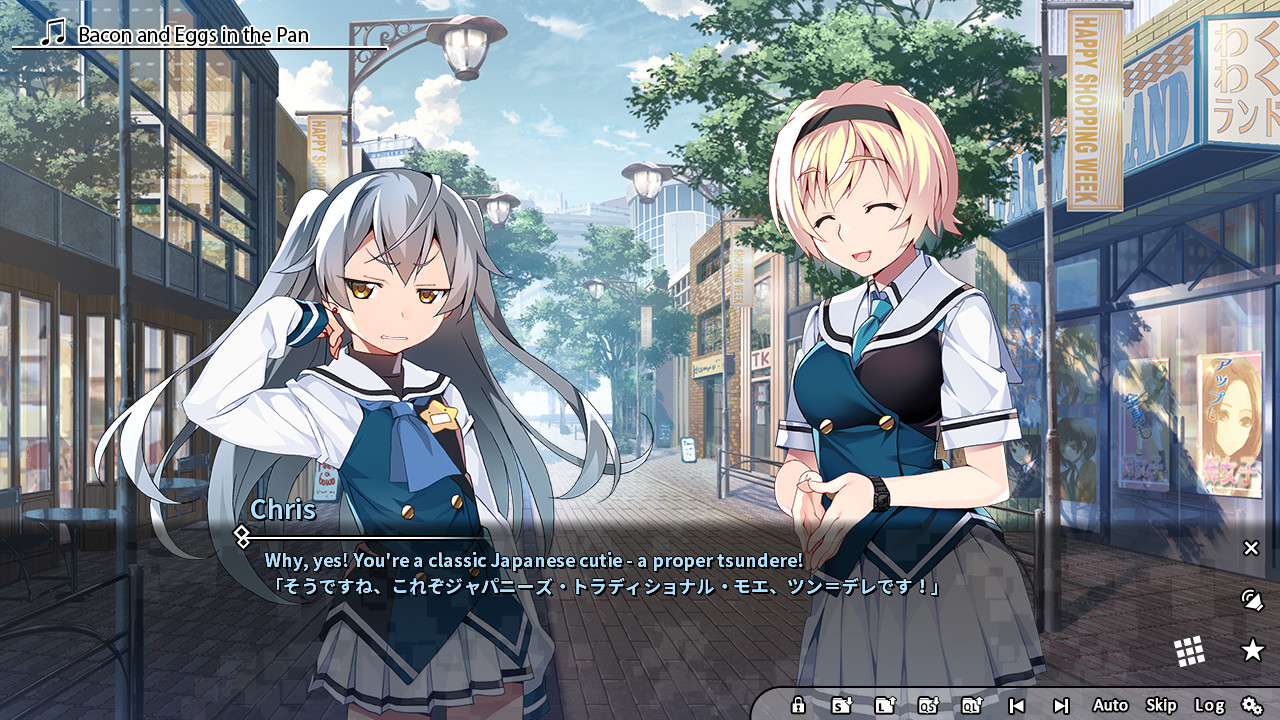The width and height of the screenshot is (1280, 720).
Task: Quickload the game with the QL icon
Action: coord(971,706)
